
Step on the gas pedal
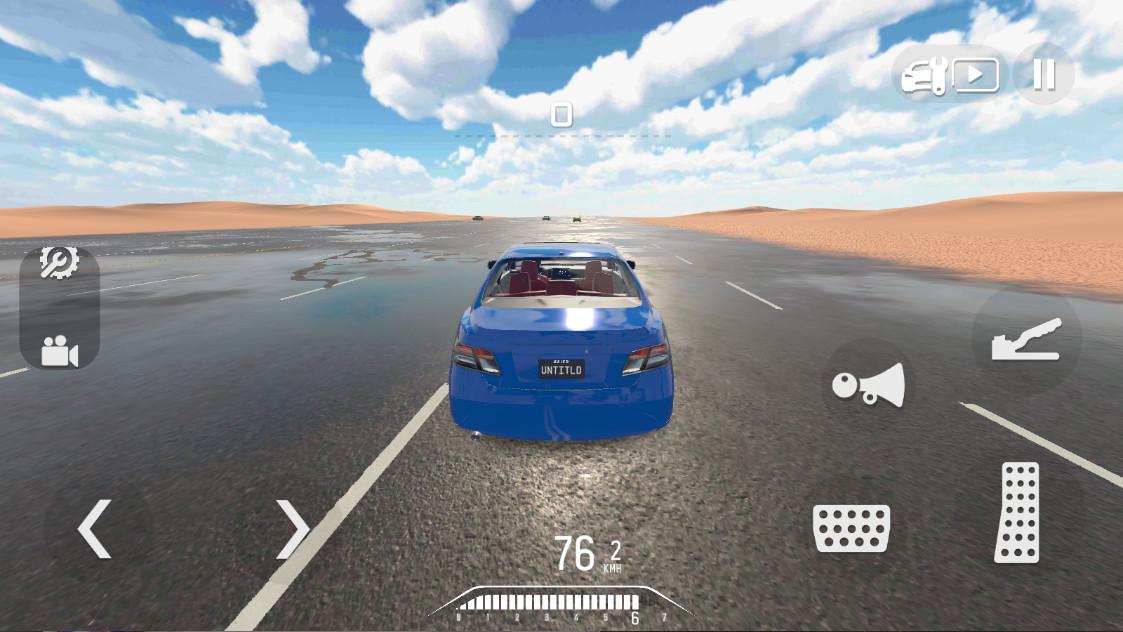tap(1017, 512)
